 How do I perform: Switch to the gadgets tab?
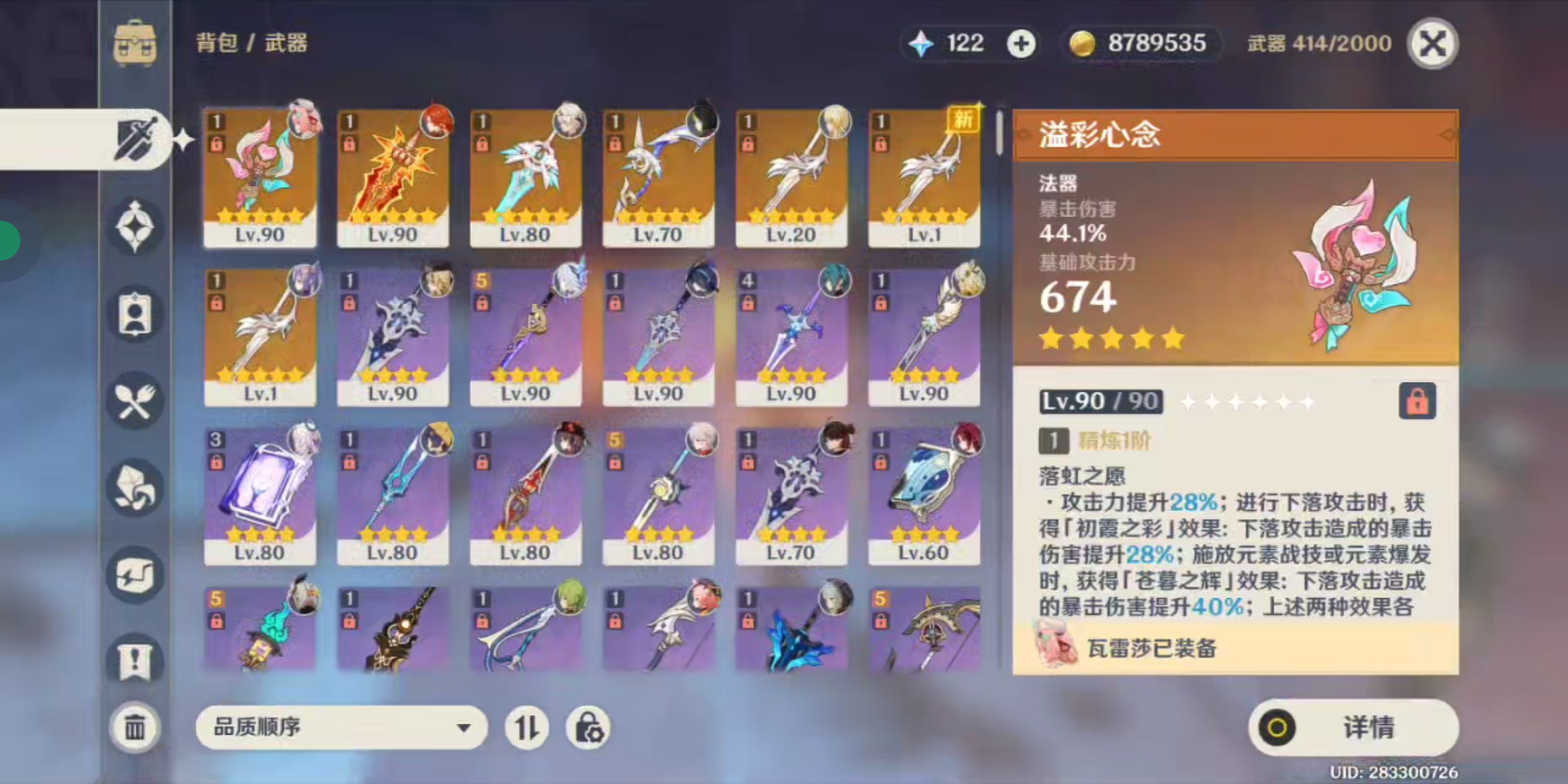(136, 574)
